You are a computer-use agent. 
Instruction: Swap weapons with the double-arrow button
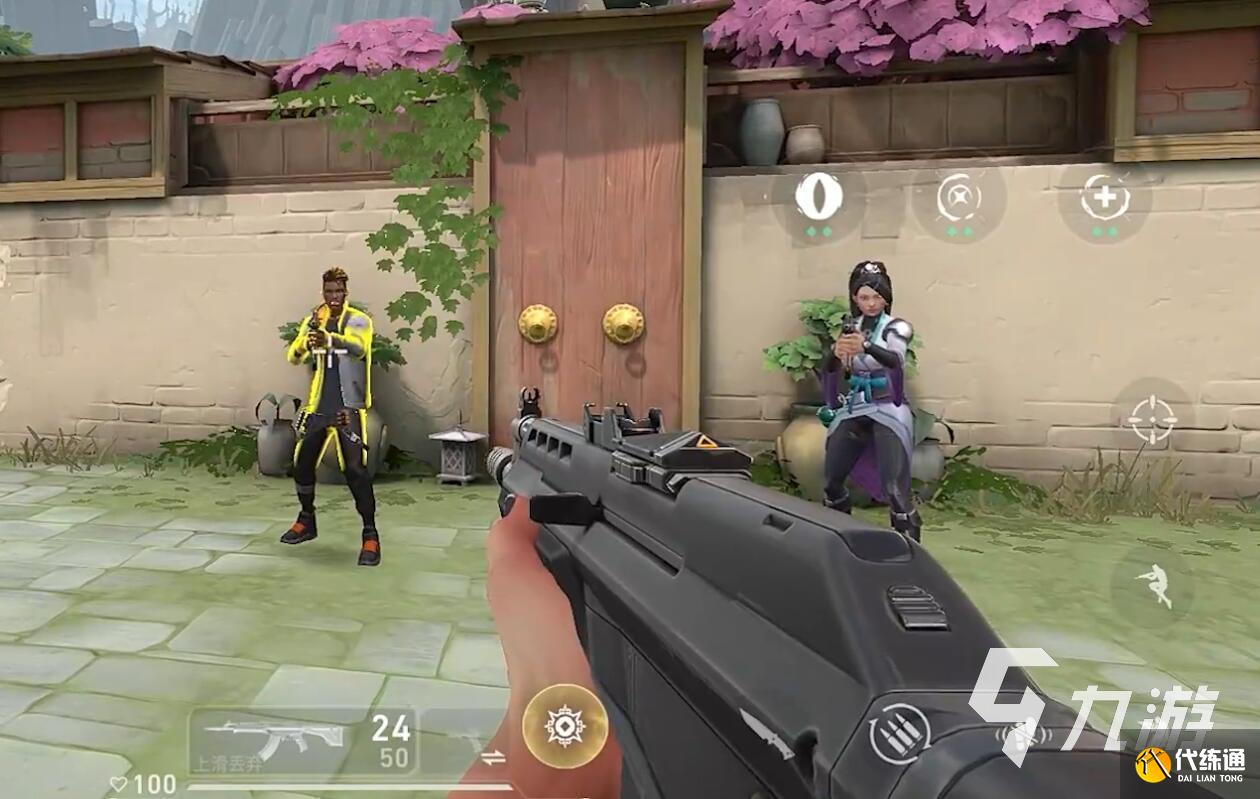pos(493,757)
